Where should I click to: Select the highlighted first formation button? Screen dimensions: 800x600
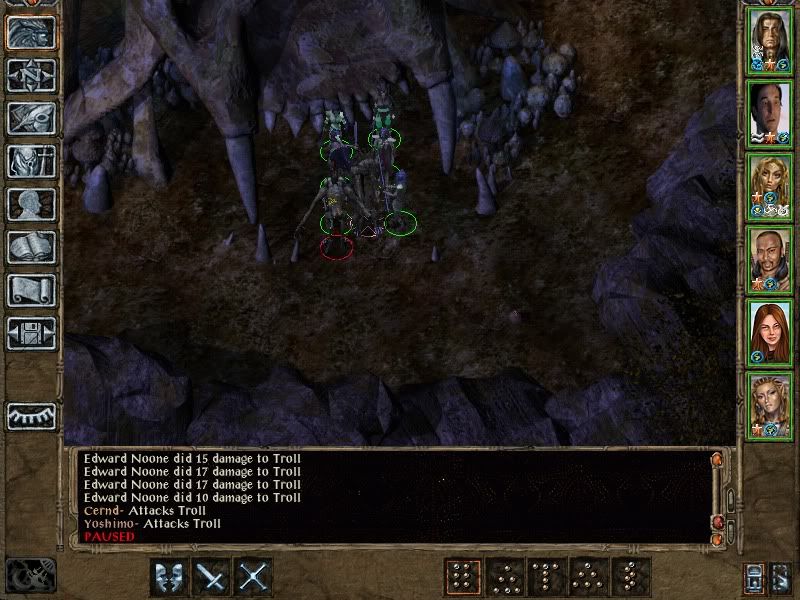[462, 577]
